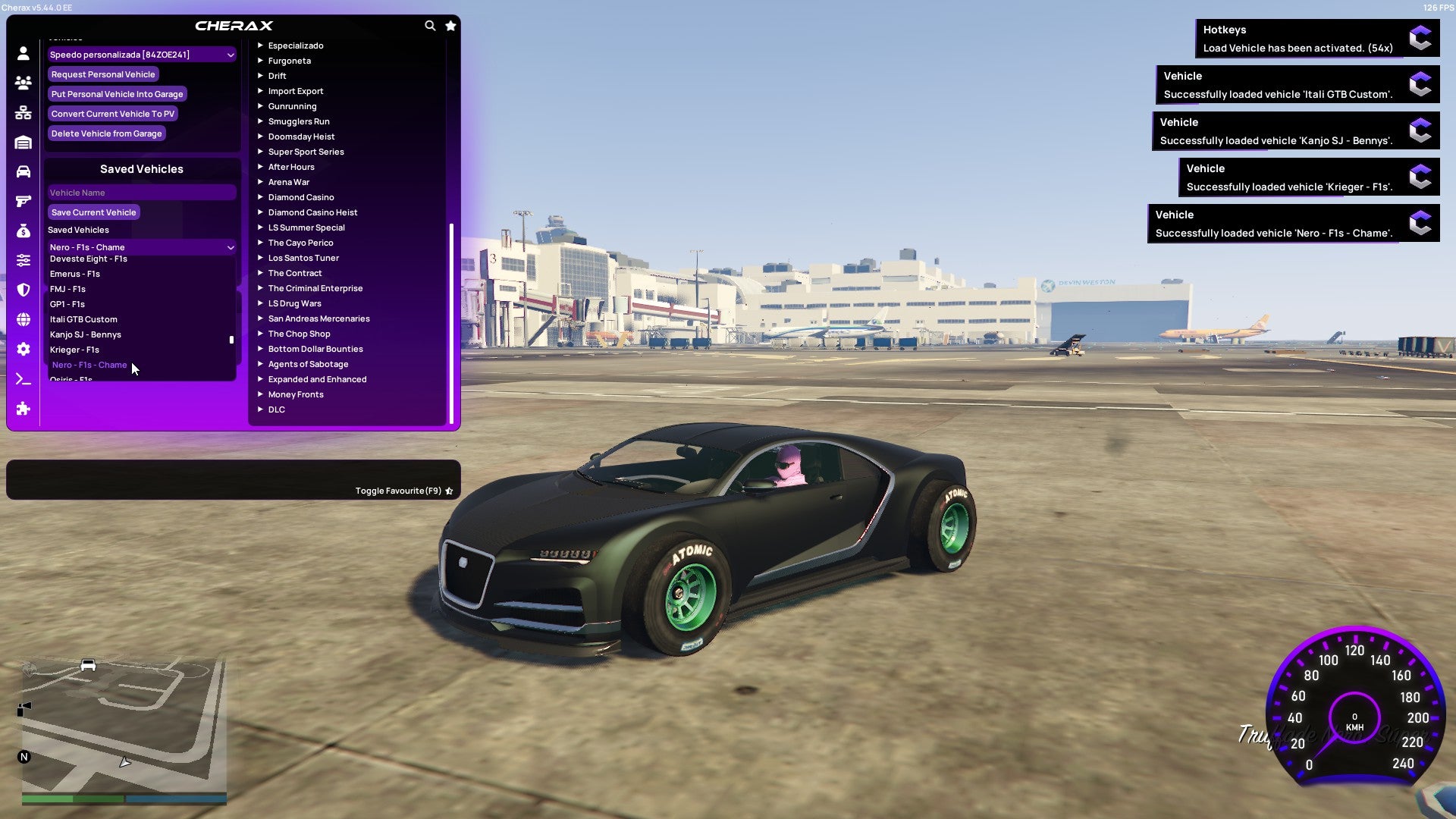The image size is (1456, 819).
Task: Open the Weapons gun icon
Action: pos(23,200)
